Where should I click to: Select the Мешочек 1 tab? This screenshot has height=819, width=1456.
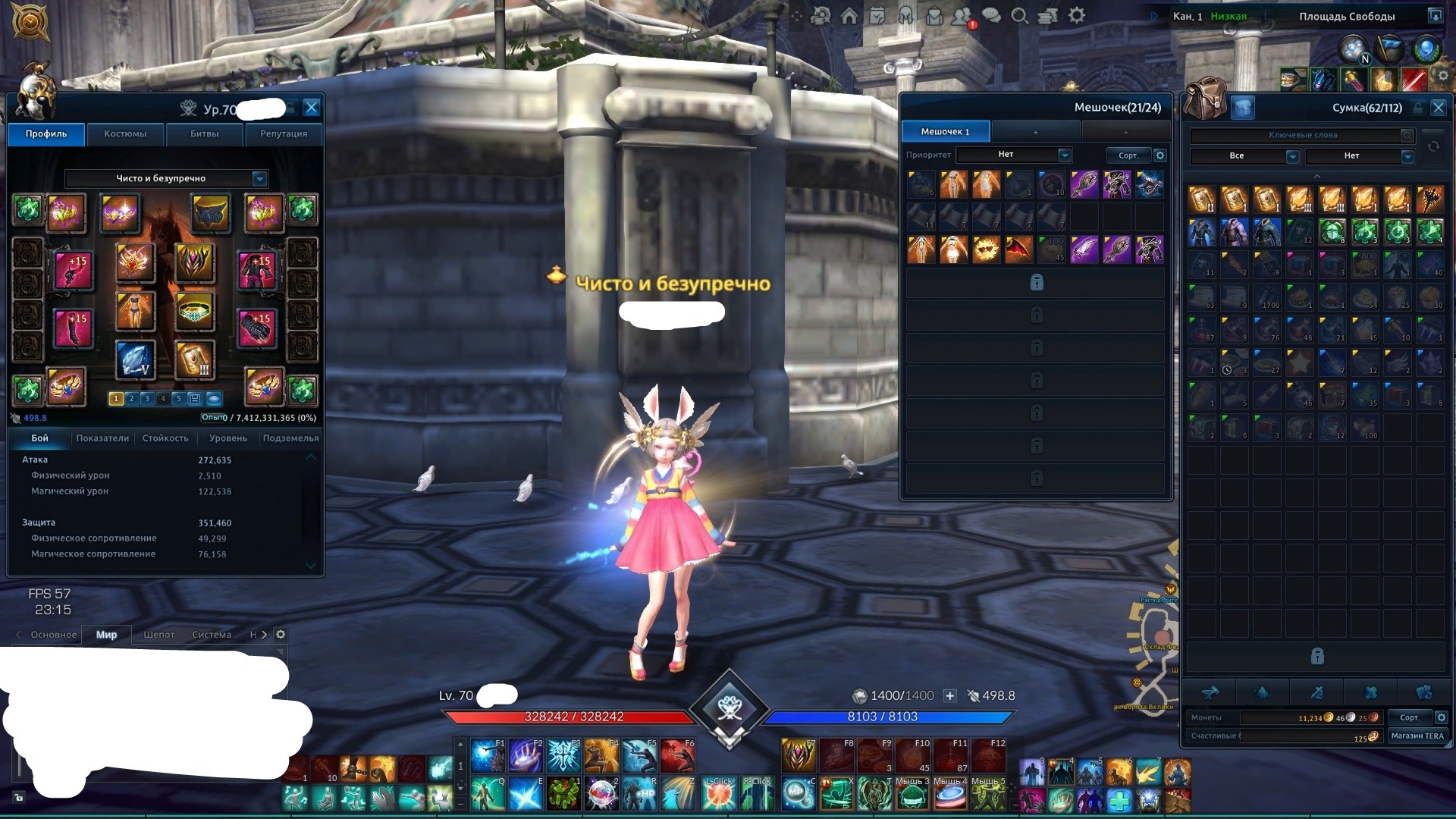tap(945, 132)
